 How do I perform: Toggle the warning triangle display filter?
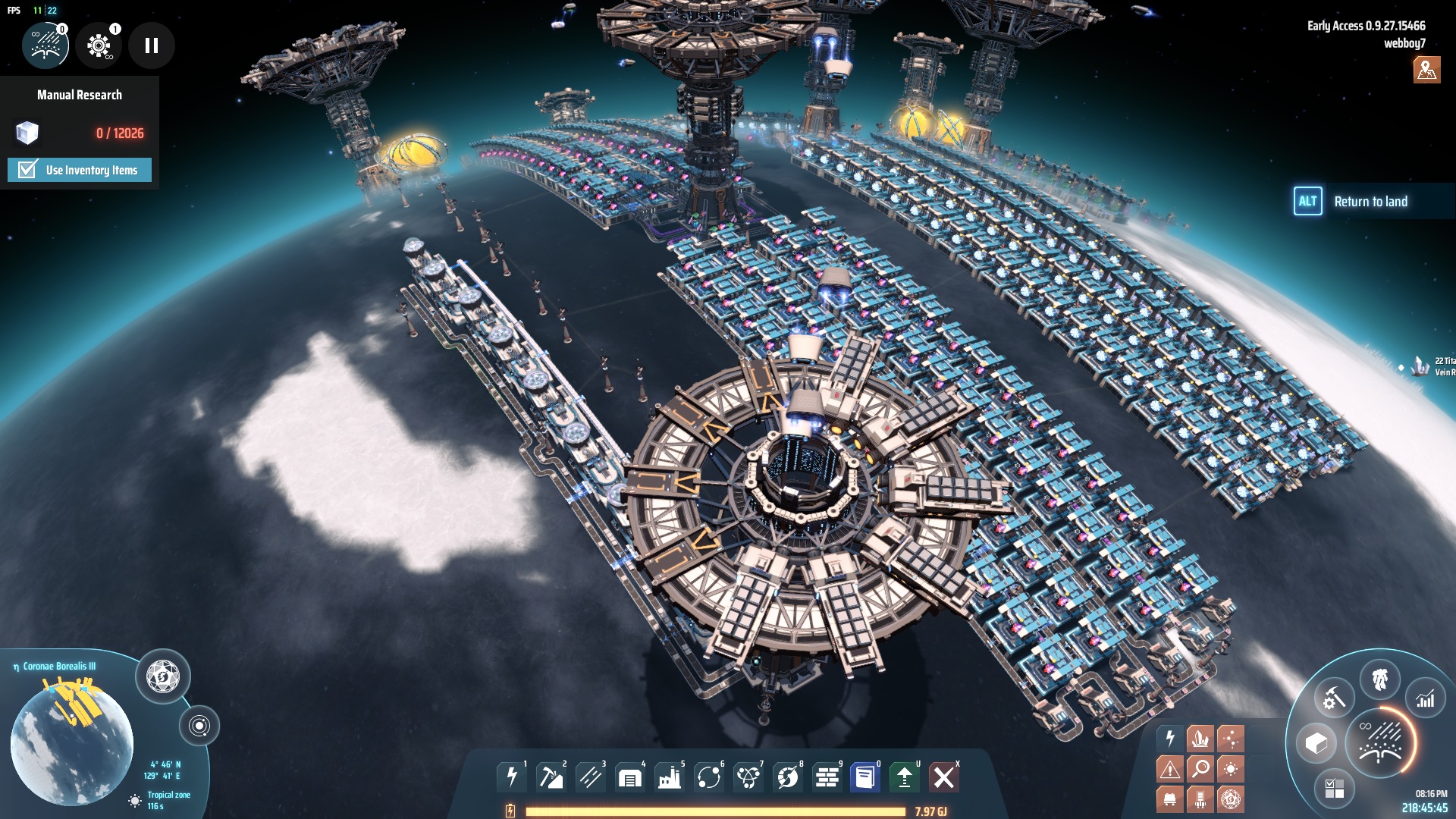(1170, 769)
